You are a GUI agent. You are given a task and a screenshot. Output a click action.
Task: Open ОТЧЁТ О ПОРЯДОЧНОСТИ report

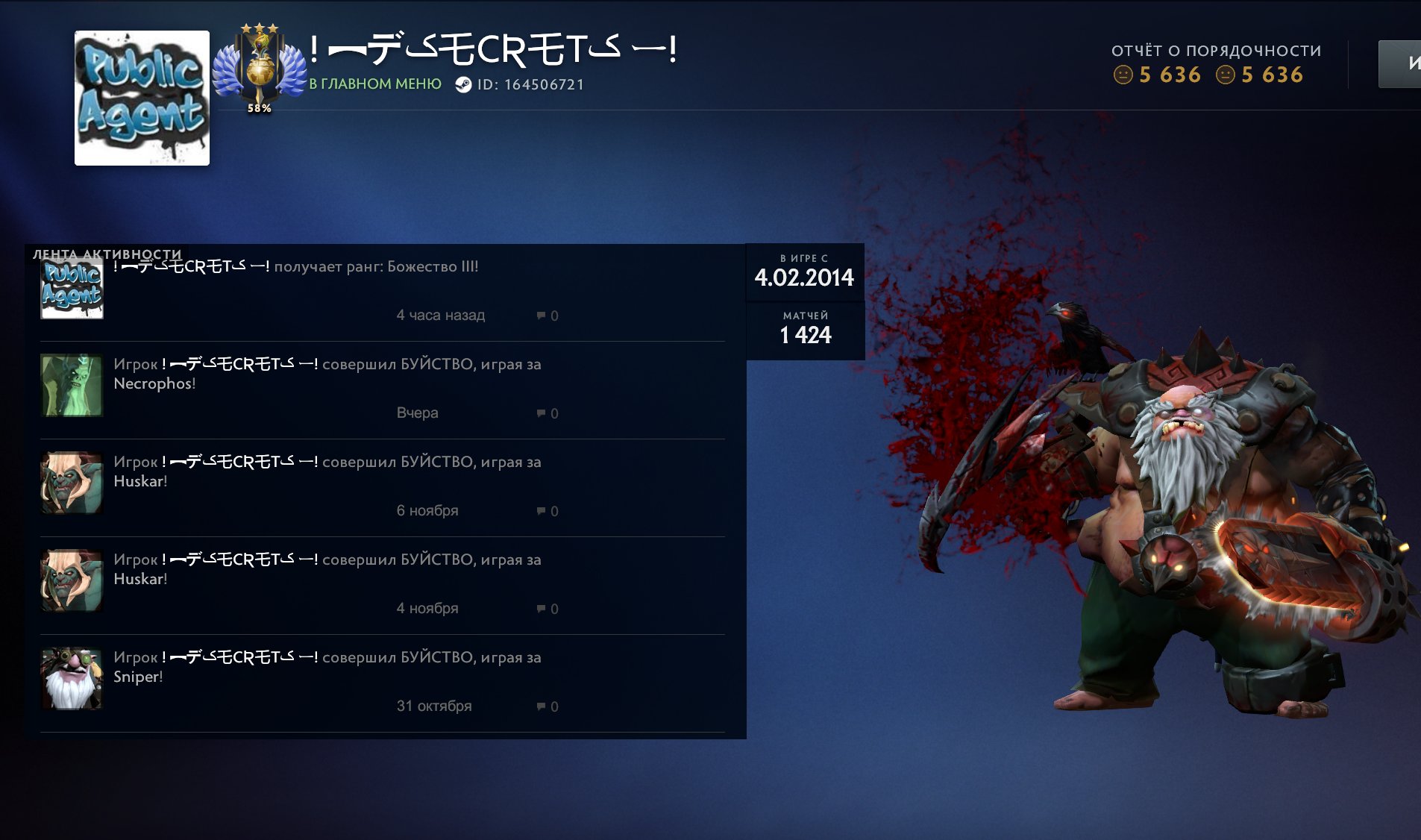[1216, 51]
